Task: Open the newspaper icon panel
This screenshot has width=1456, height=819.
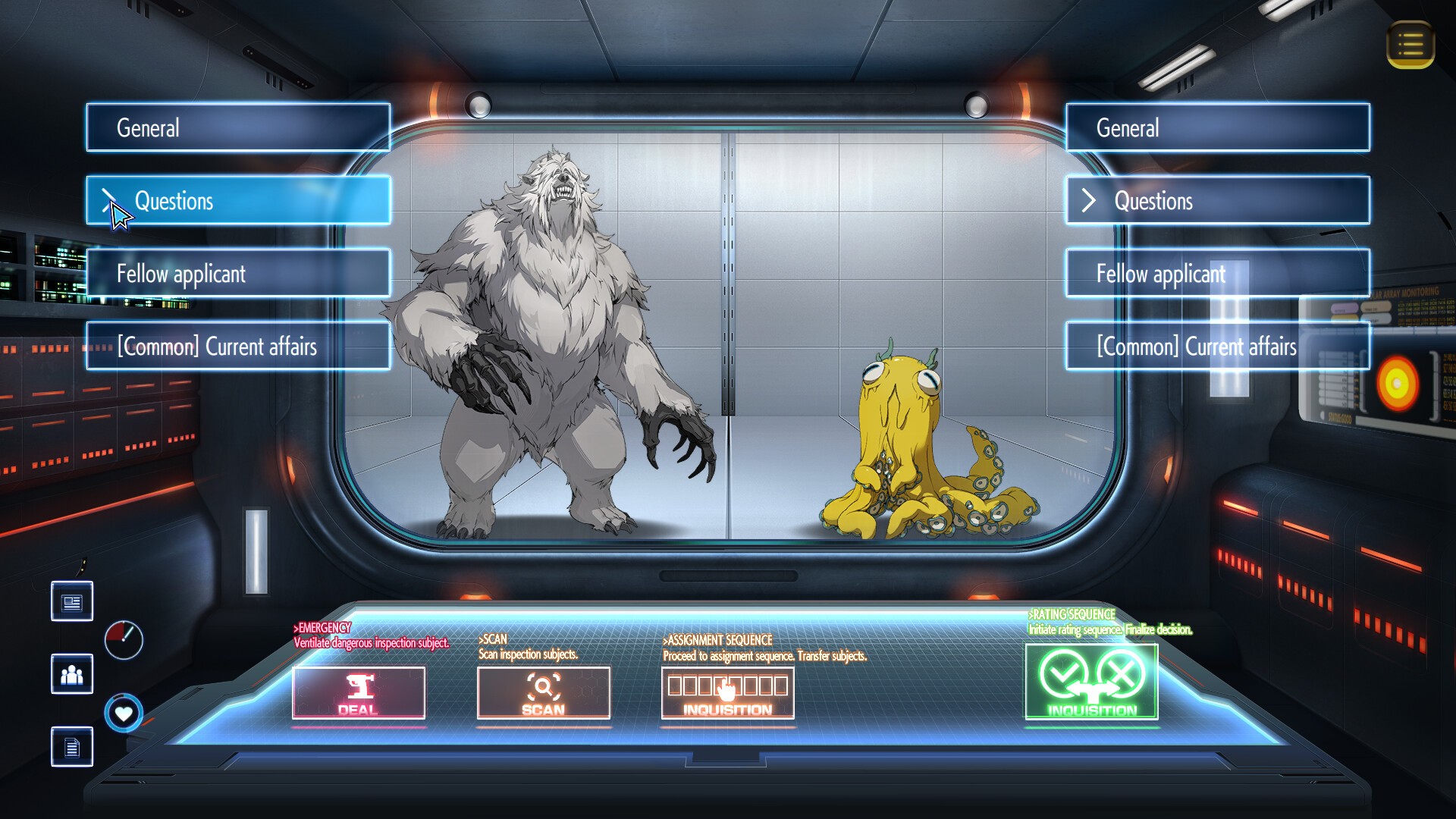Action: (72, 602)
